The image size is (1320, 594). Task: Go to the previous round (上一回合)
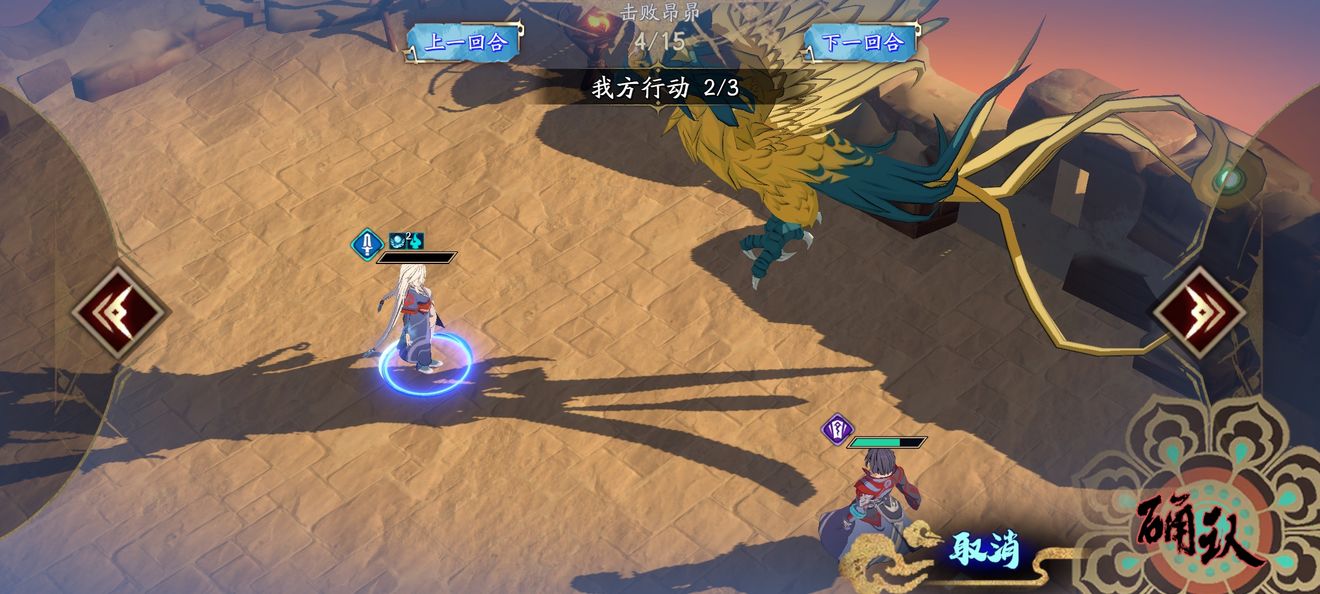(465, 42)
